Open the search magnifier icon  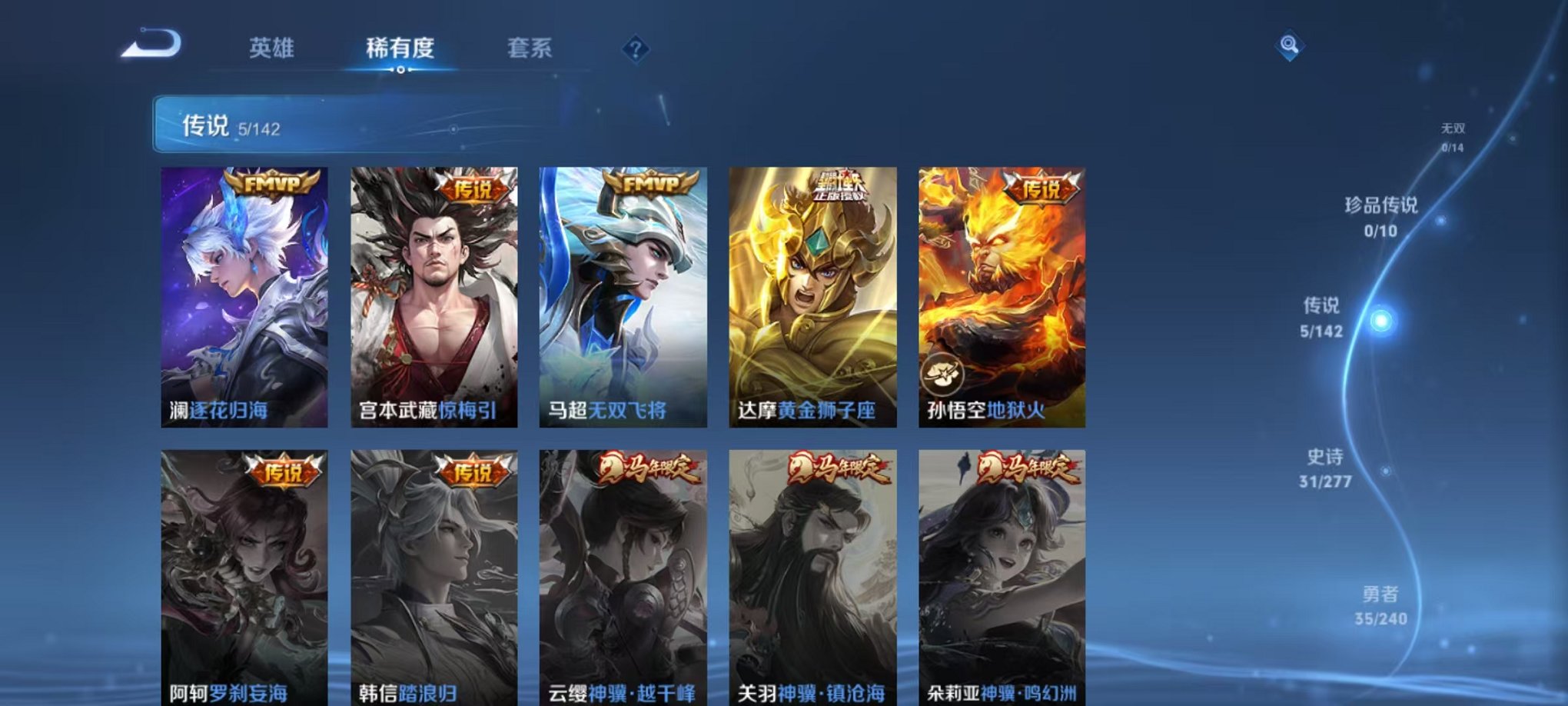click(1291, 46)
